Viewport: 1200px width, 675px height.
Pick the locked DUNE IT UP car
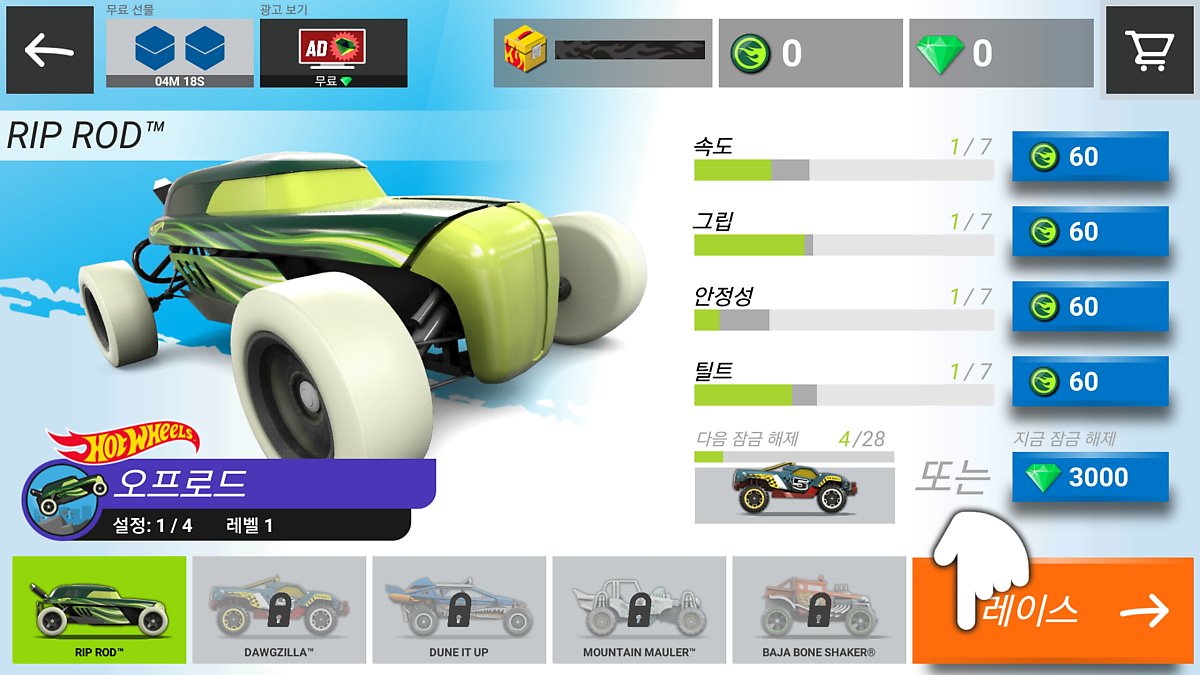click(460, 610)
